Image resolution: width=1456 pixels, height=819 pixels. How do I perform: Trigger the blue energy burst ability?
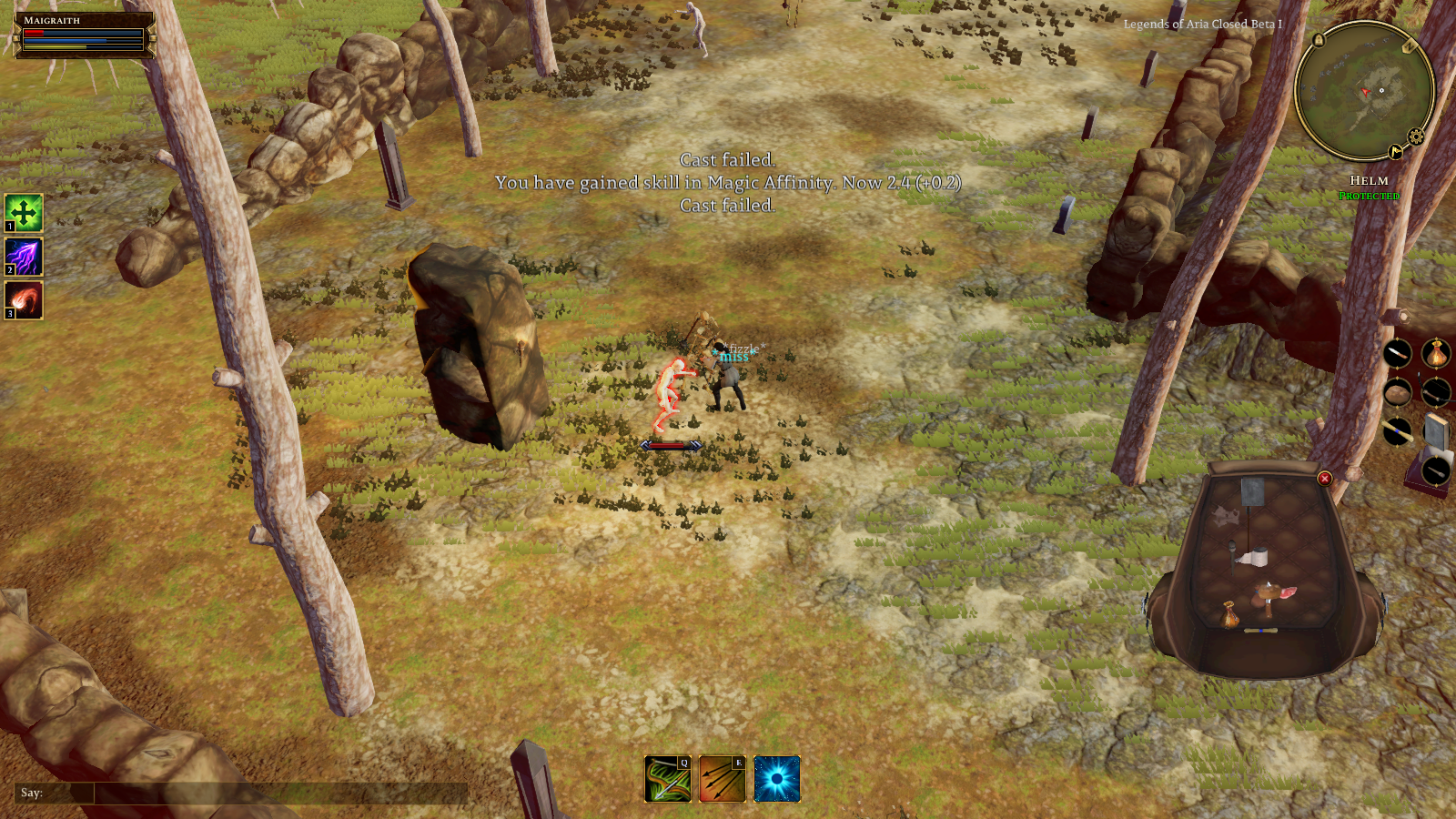tap(777, 780)
